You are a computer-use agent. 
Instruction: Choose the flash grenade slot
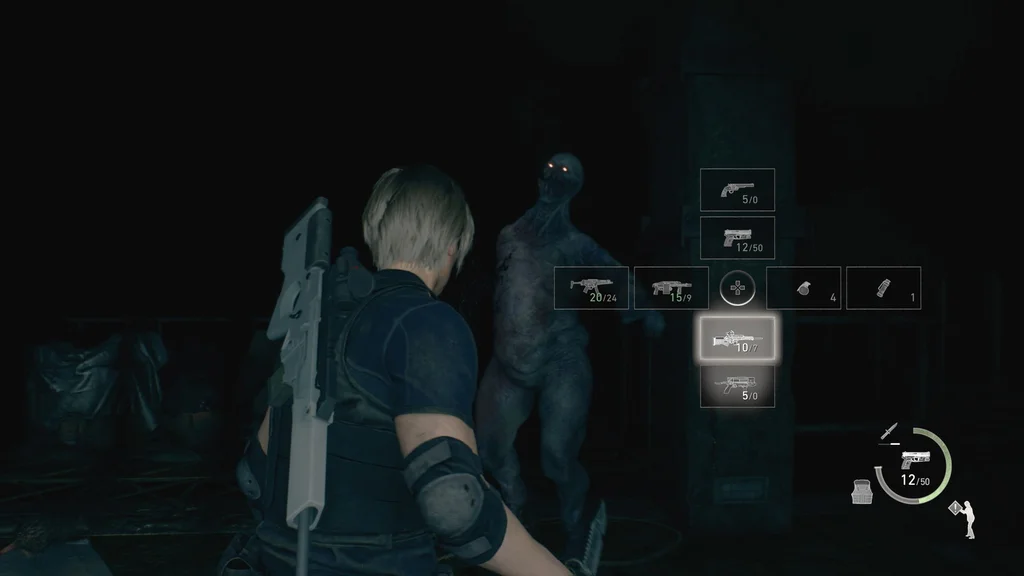point(883,288)
